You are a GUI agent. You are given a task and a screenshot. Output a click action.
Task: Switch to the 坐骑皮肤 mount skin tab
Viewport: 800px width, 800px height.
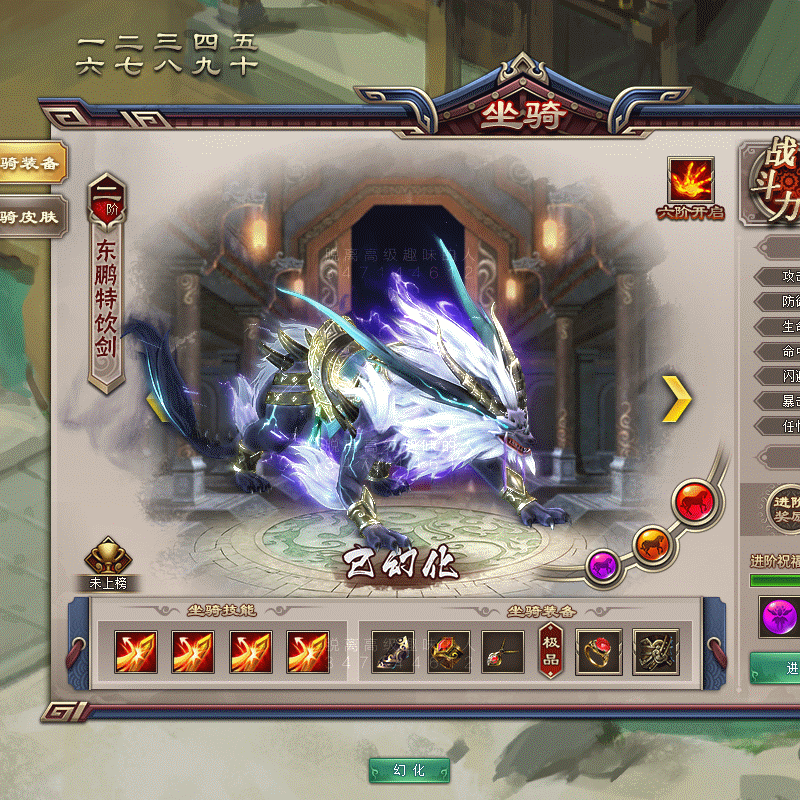30,216
